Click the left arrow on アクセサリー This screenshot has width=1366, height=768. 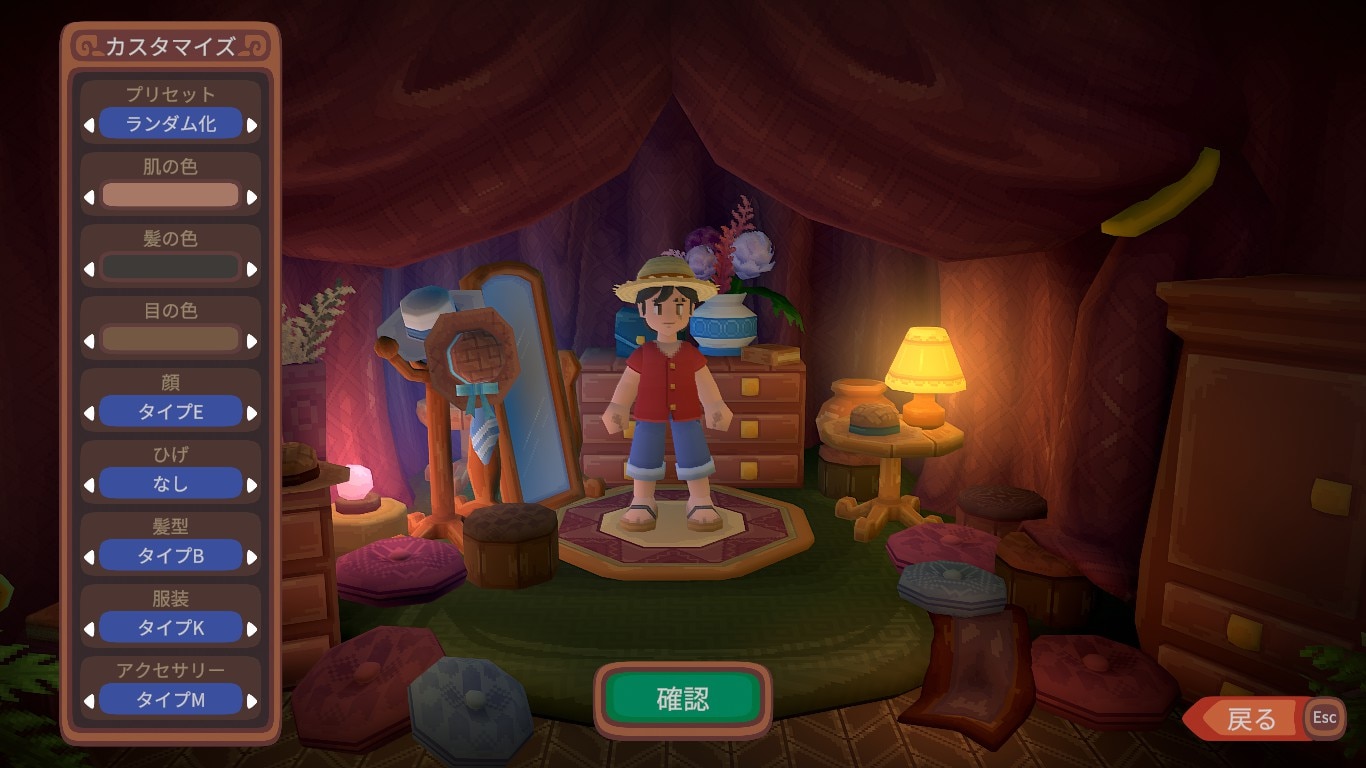tap(88, 700)
